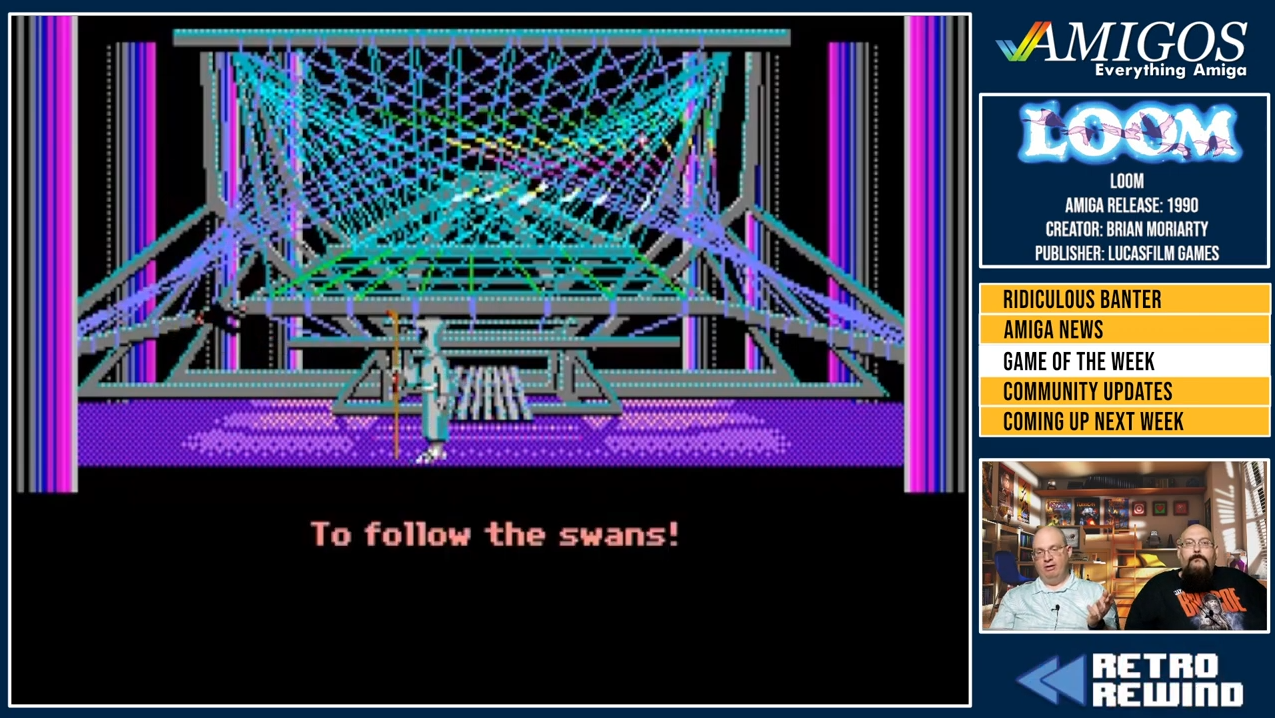Select the Game of the Week segment
The height and width of the screenshot is (718, 1275).
click(x=1078, y=361)
